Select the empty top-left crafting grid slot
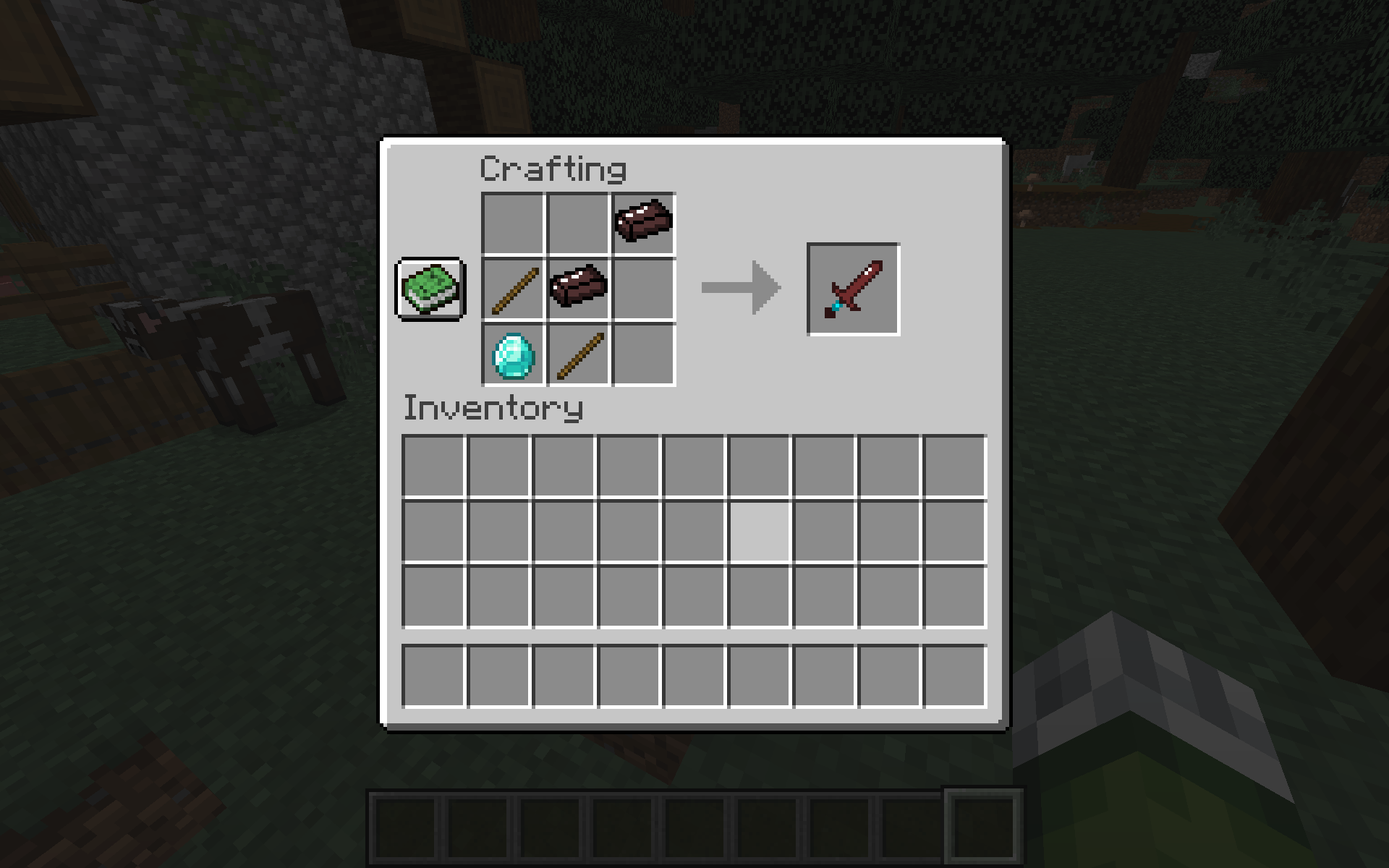Screen dimensions: 1389x868 click(514, 224)
